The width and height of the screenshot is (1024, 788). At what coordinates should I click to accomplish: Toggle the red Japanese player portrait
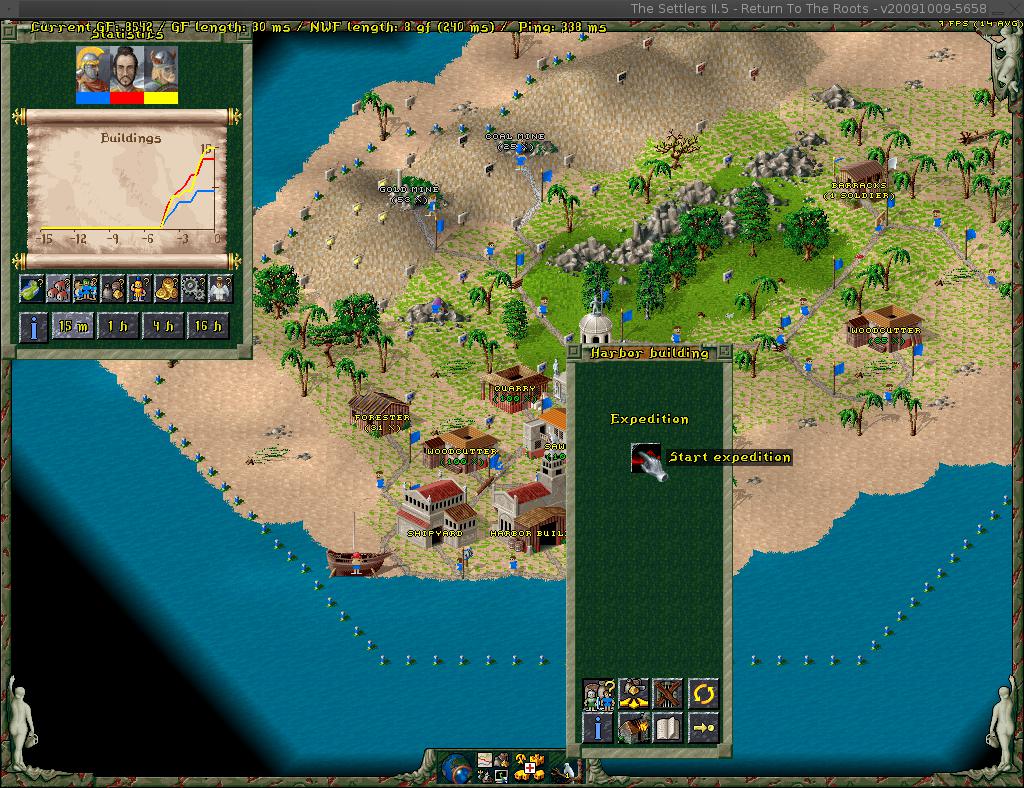pyautogui.click(x=126, y=72)
